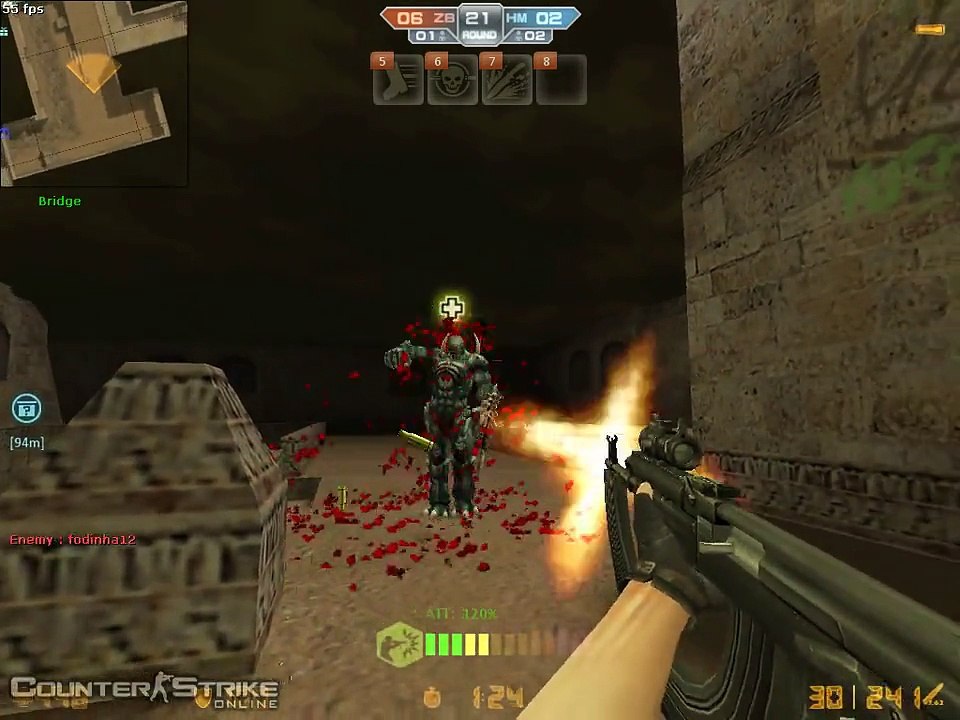
Task: Click the minimap showing the Bridge area
Action: pos(93,93)
